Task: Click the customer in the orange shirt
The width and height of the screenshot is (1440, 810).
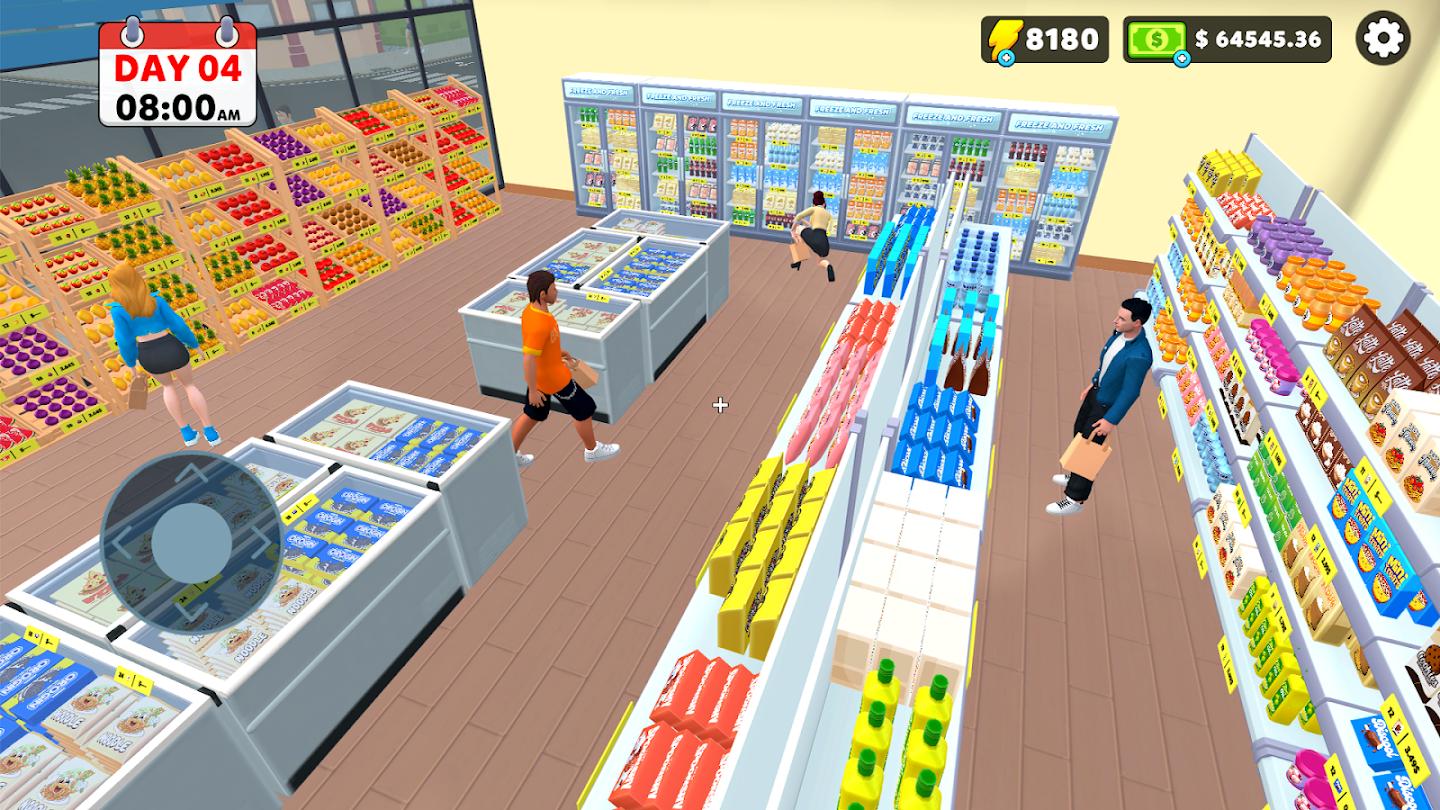Action: (x=545, y=360)
